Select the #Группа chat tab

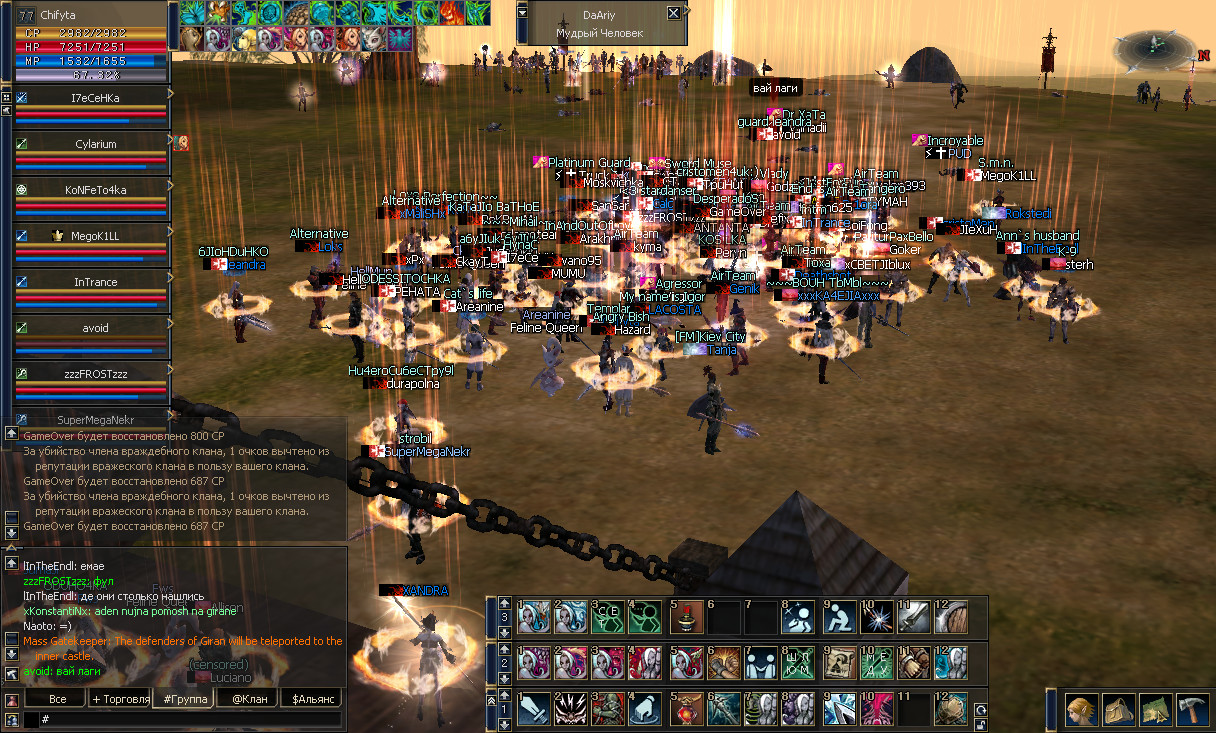182,698
